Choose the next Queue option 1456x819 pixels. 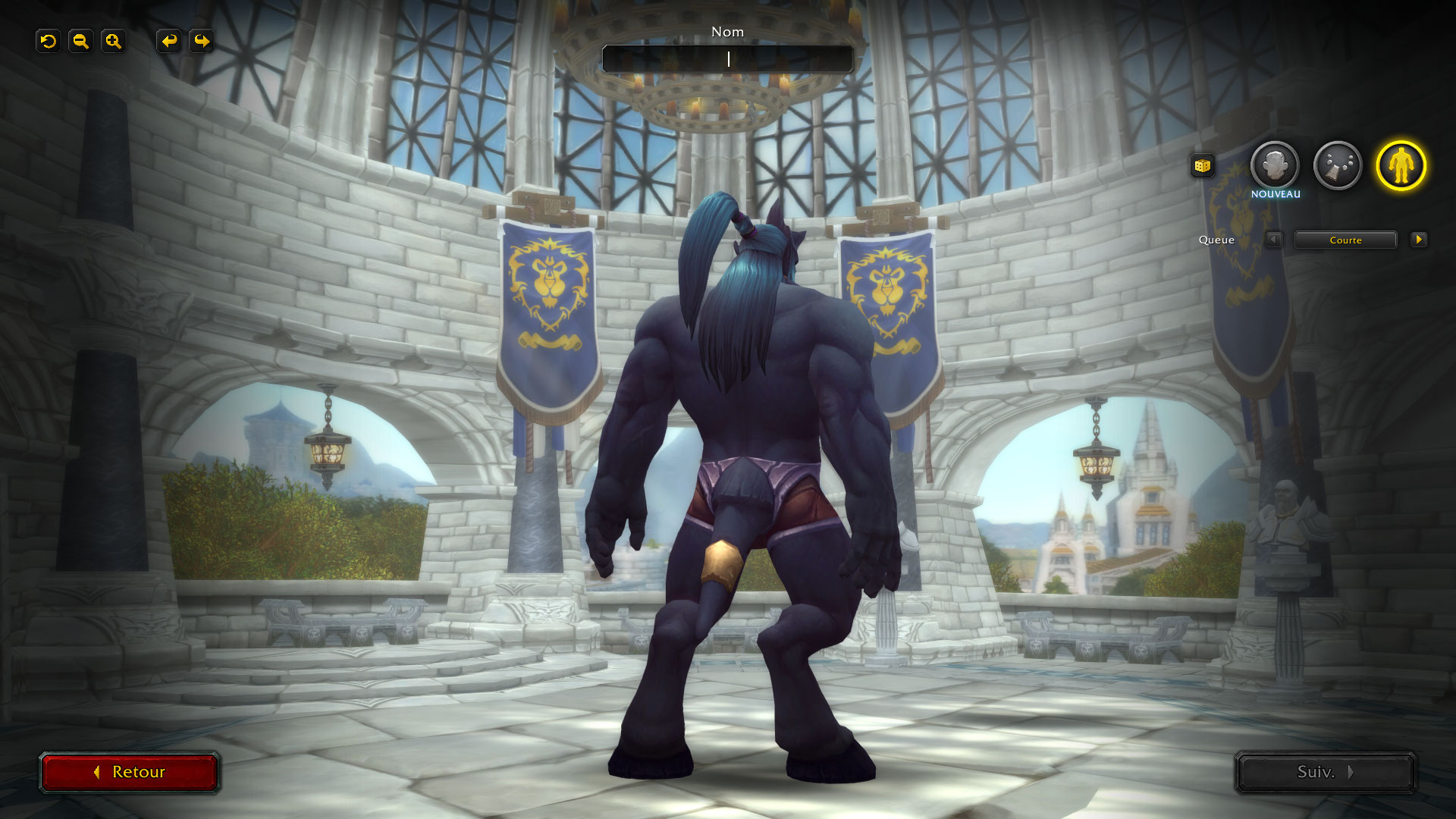[1418, 240]
